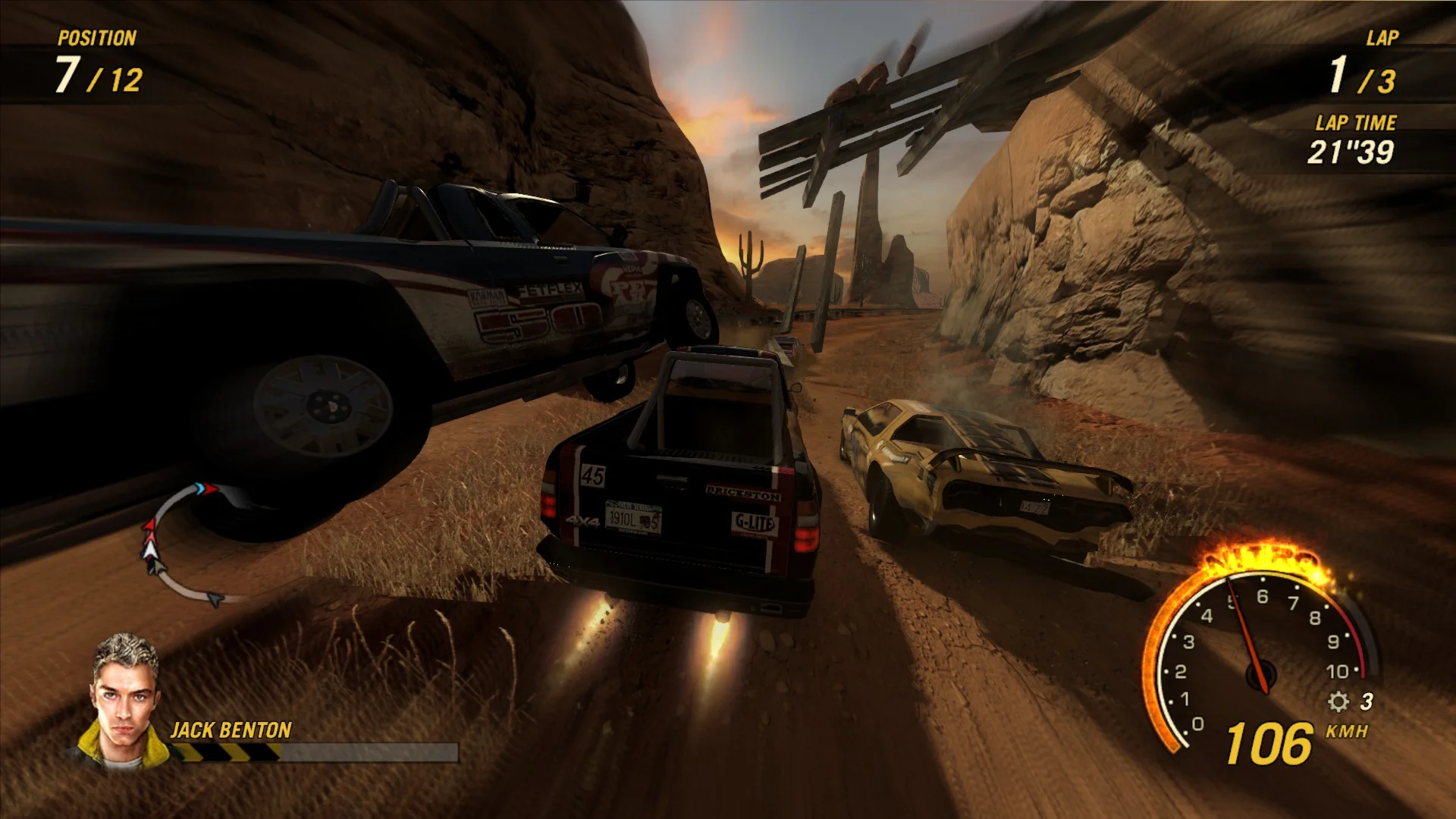Viewport: 1456px width, 819px height.
Task: Select the Jack Benton driver portrait
Action: [122, 701]
